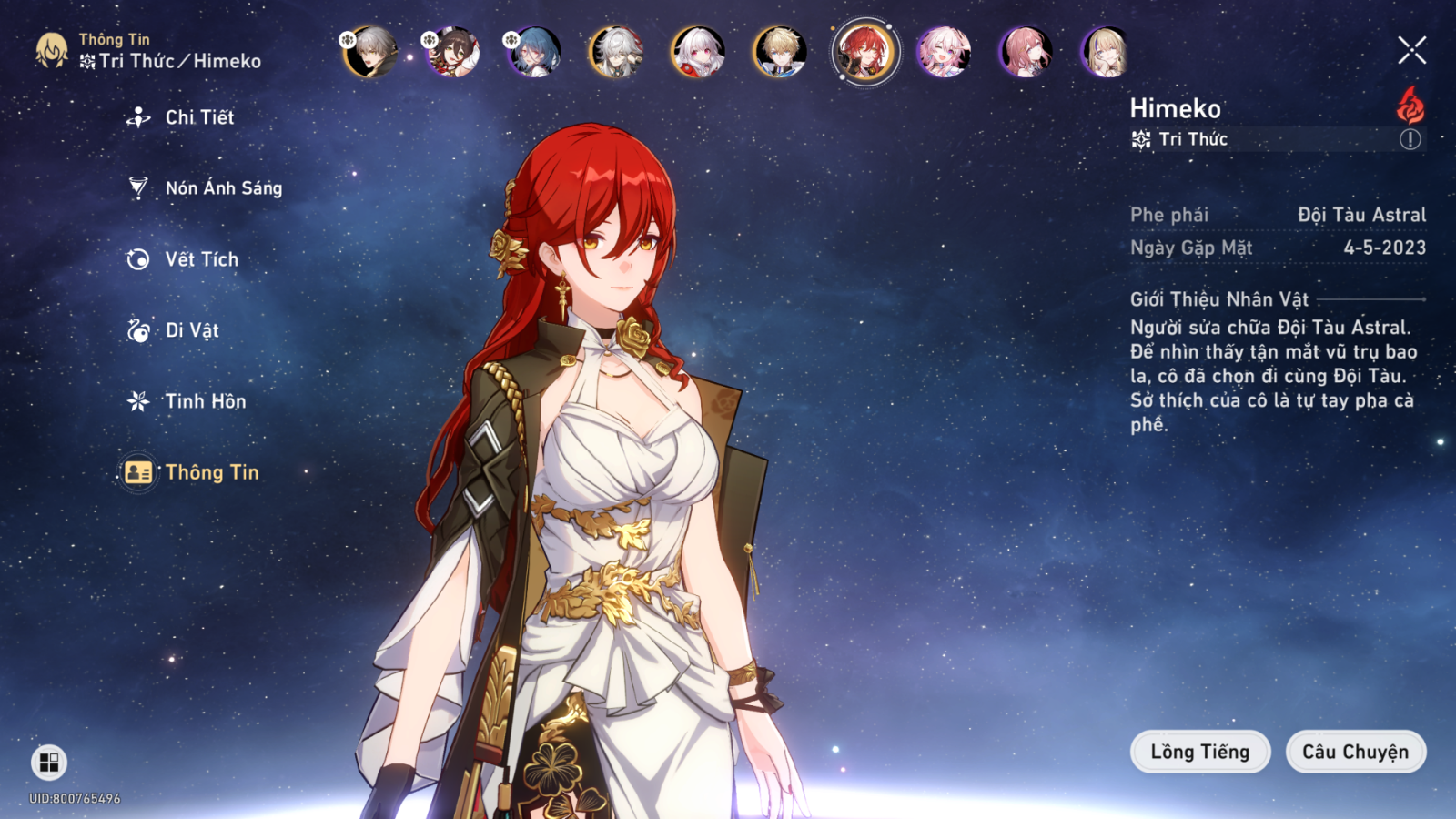Select the grey-haired Trailblazer portrait
Image resolution: width=1456 pixels, height=819 pixels.
[x=370, y=52]
